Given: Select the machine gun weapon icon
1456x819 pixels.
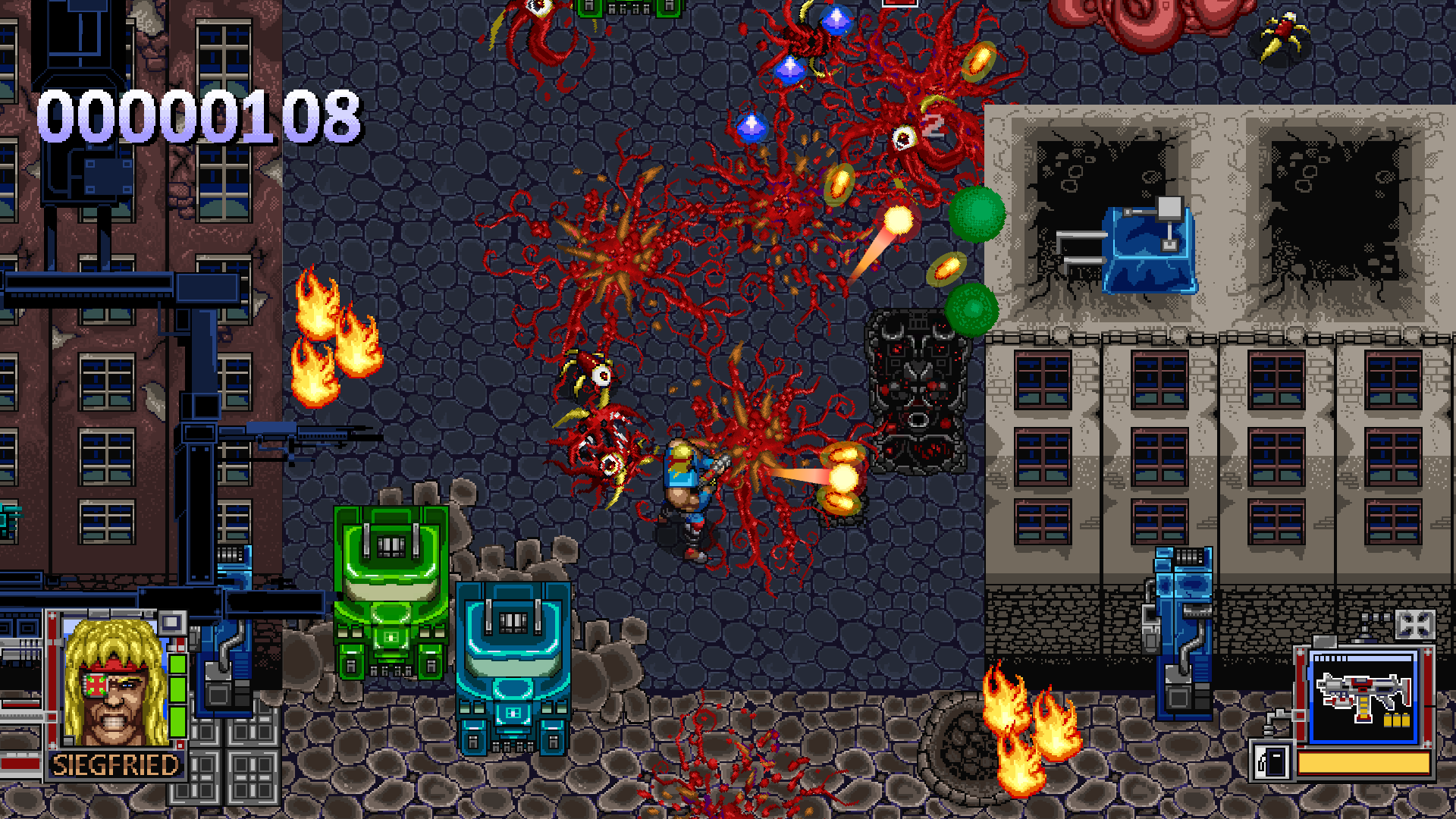Looking at the screenshot, I should coord(1363,697).
